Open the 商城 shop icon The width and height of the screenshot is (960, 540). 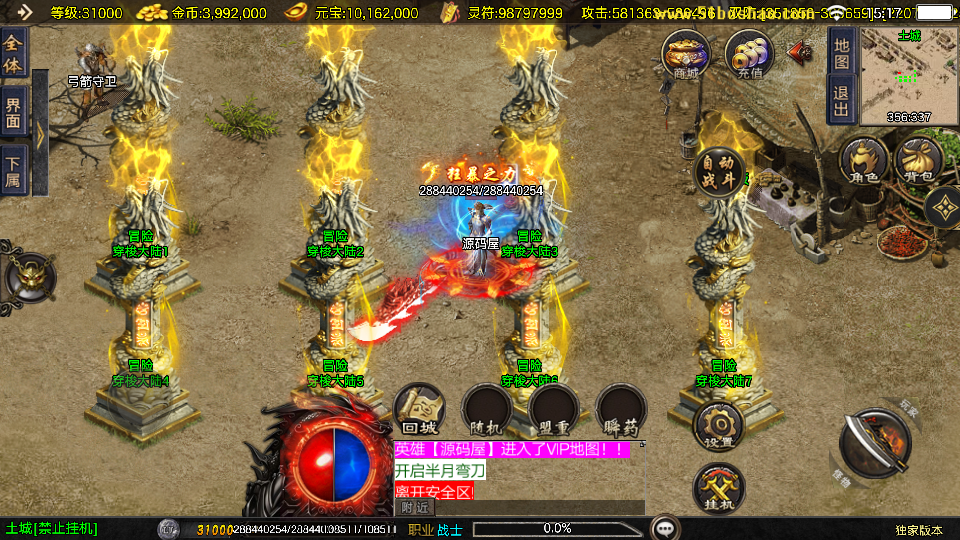tap(686, 54)
